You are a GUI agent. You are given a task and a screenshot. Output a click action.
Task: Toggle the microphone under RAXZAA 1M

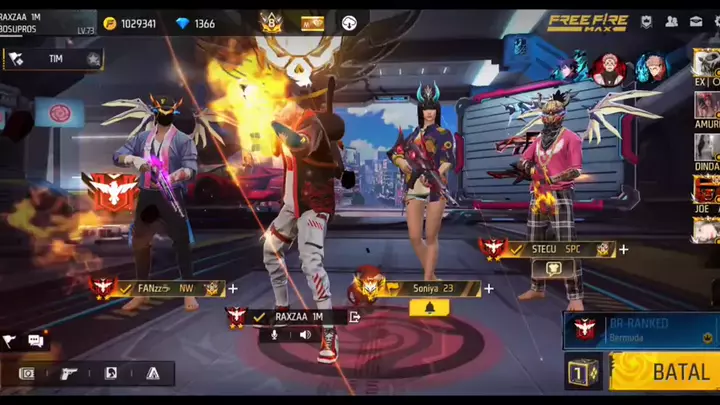point(273,335)
